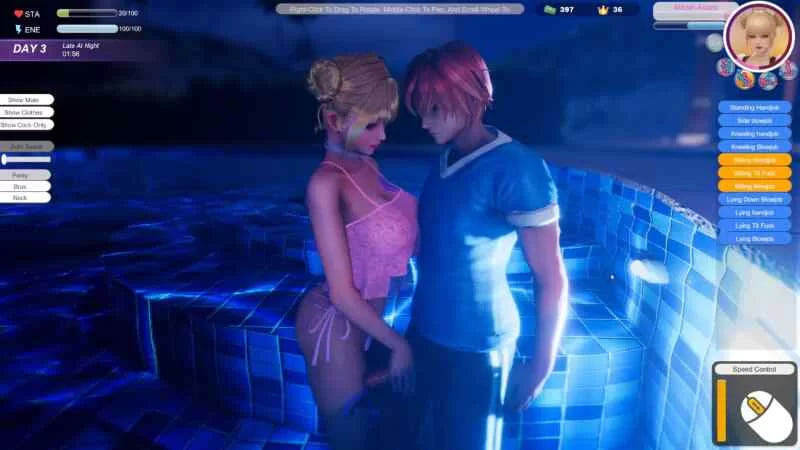Choose the Standing Handjob position

click(754, 107)
